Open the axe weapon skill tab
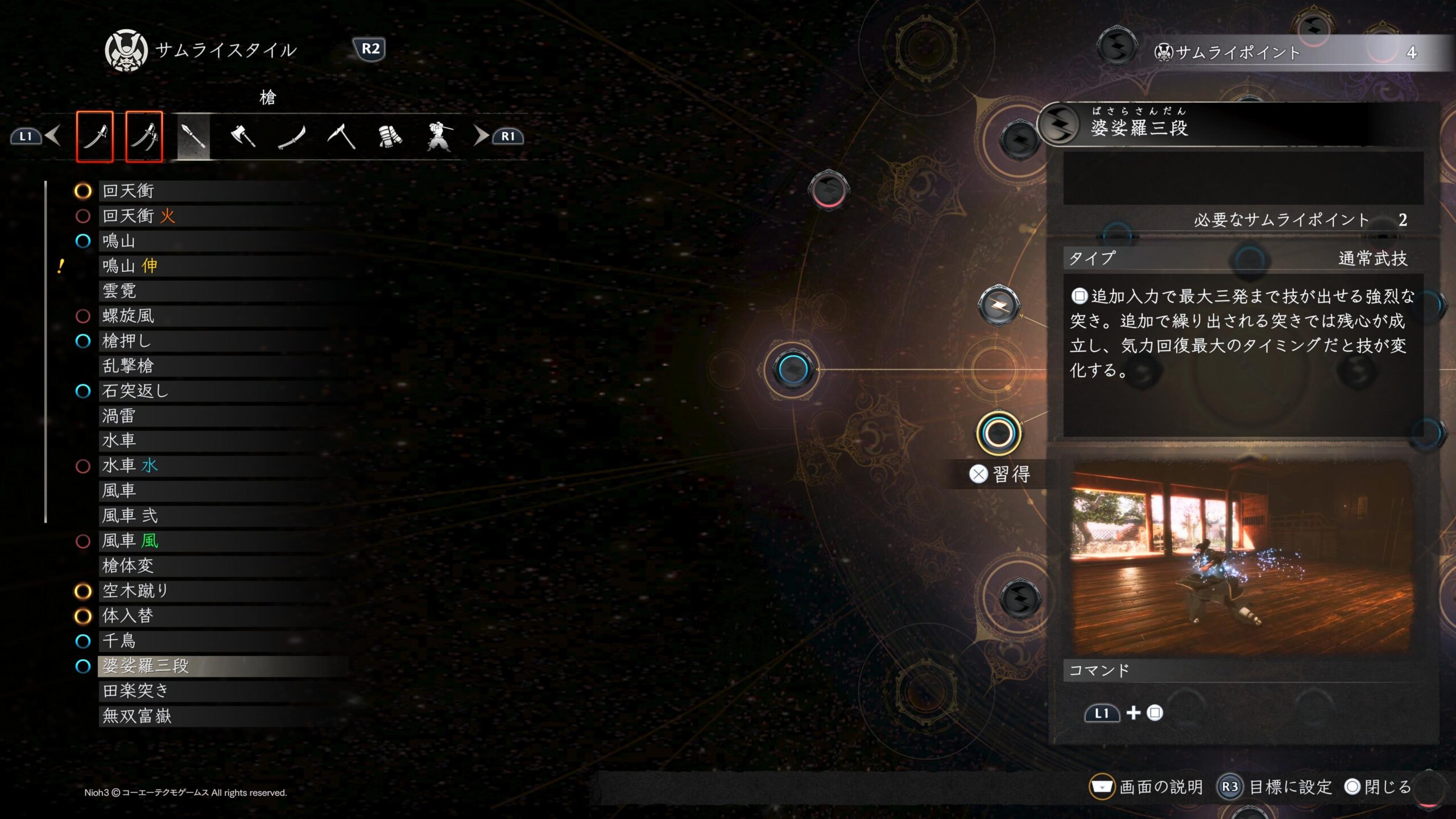1456x819 pixels. click(243, 136)
